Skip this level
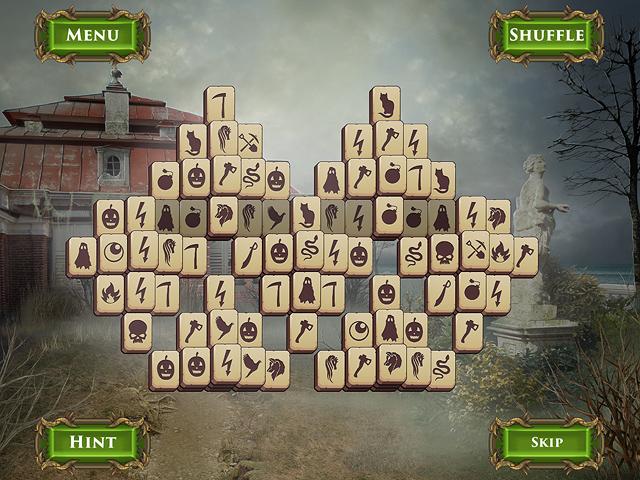Viewport: 640px width, 480px height. pos(546,441)
